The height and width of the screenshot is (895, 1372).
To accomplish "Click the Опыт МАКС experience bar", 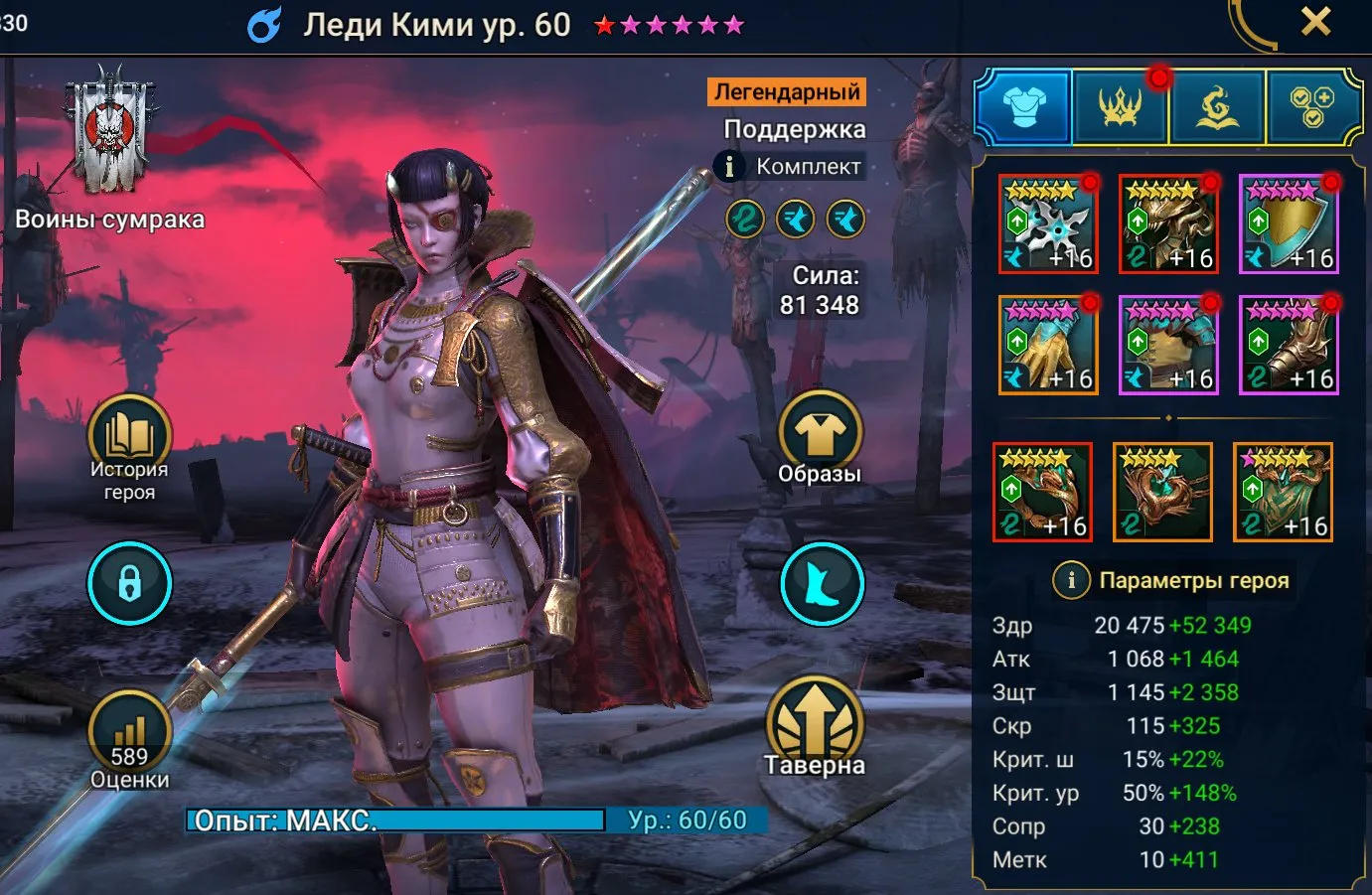I will 397,821.
